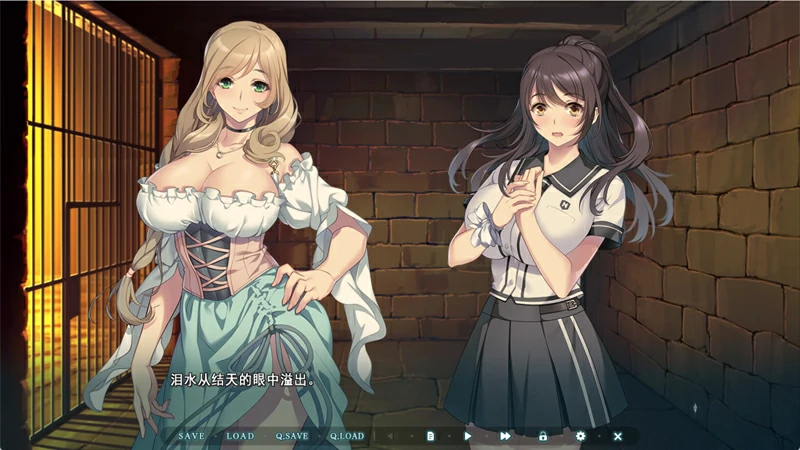Toggle the padlock icon
Image resolution: width=800 pixels, height=450 pixels.
tap(543, 436)
